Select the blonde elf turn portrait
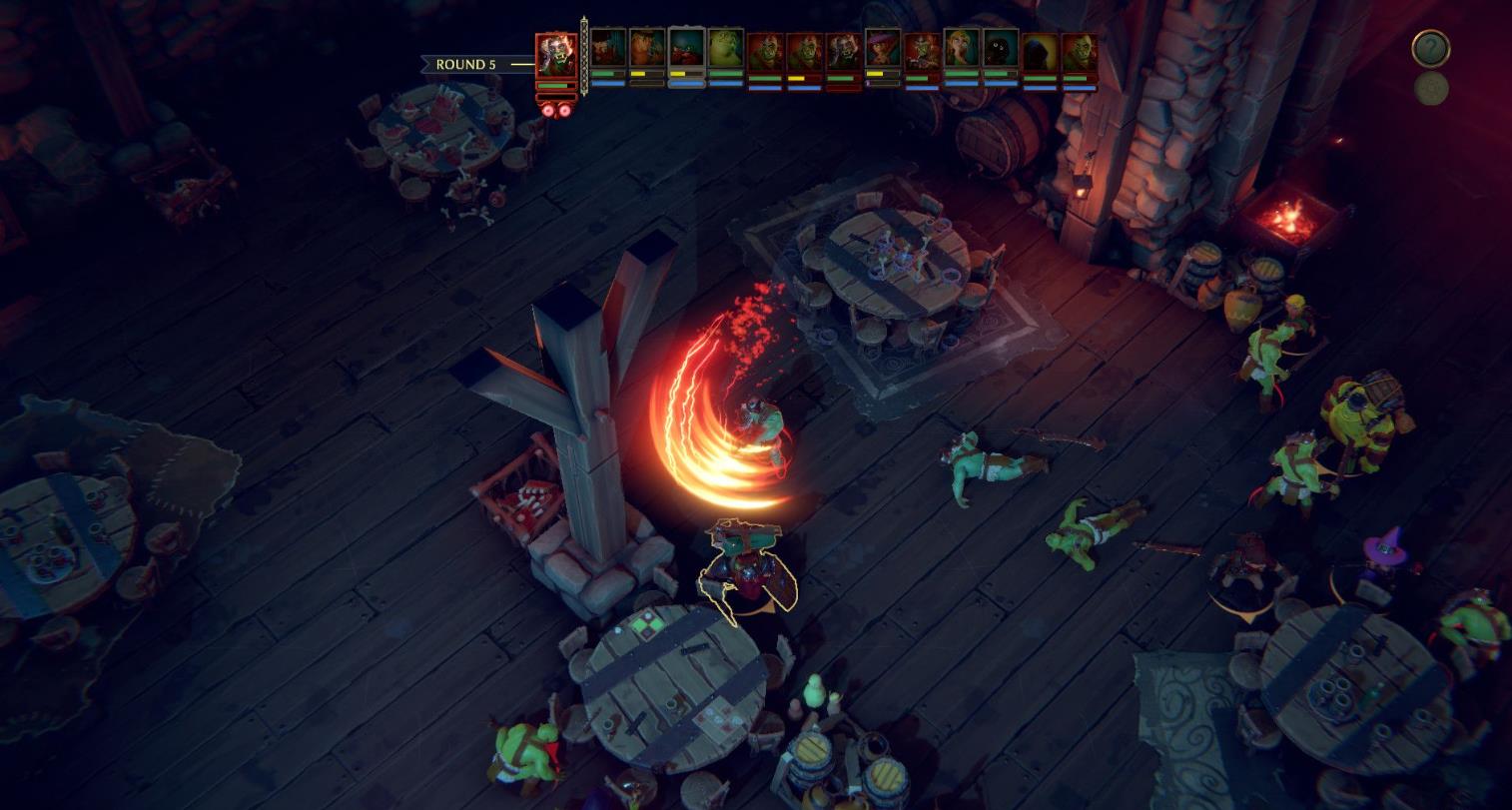Image resolution: width=1512 pixels, height=810 pixels. (961, 50)
